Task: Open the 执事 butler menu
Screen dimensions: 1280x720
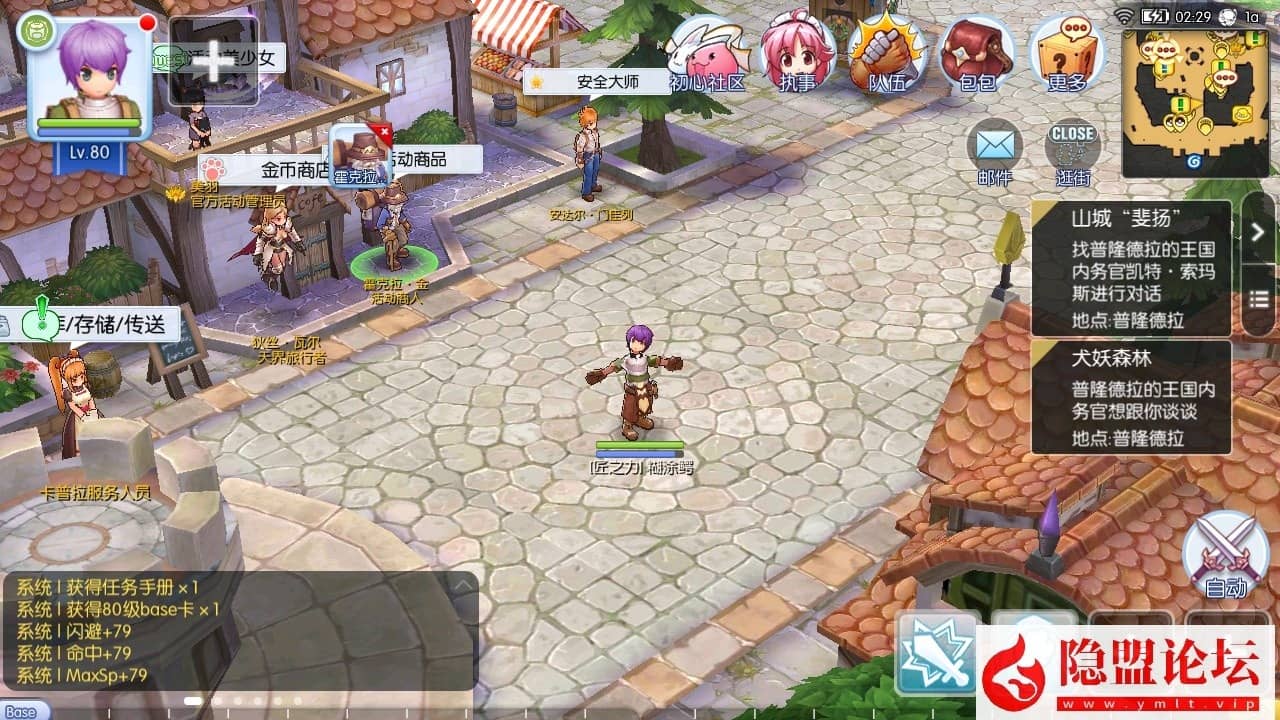Action: 797,55
